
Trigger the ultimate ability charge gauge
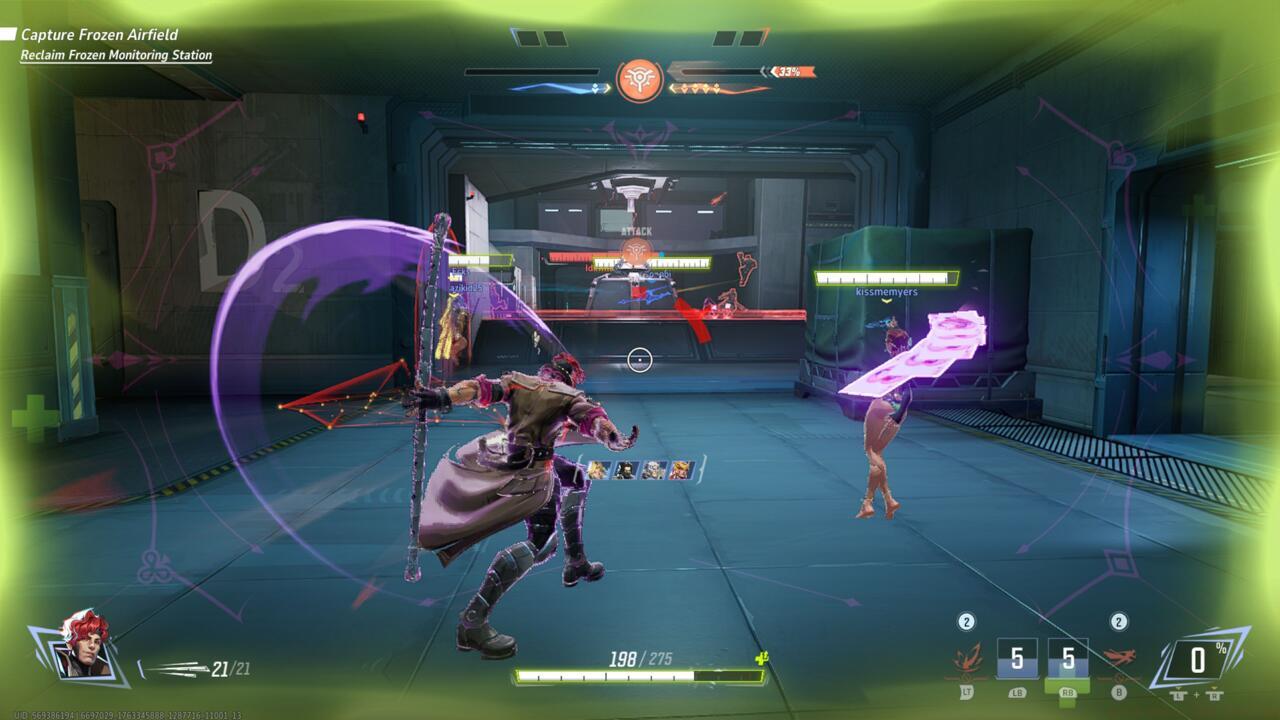[x=1199, y=660]
